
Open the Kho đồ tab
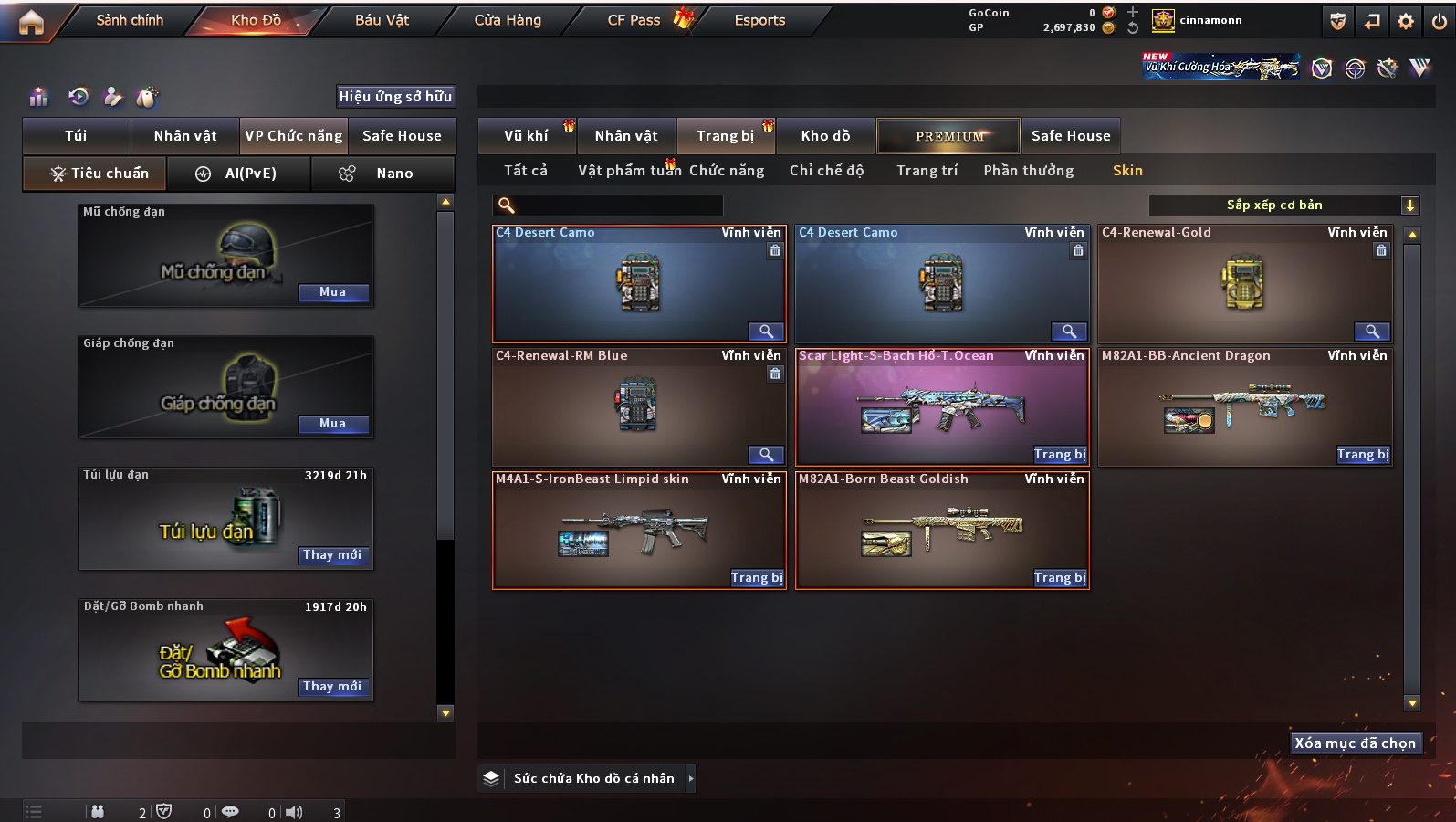(x=825, y=136)
